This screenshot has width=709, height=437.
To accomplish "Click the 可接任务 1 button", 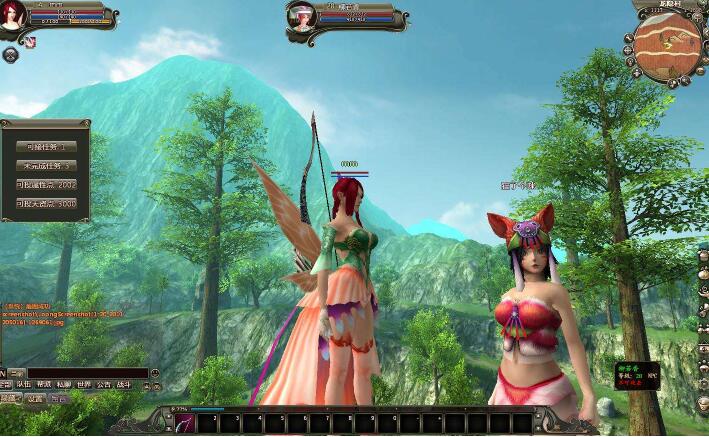I will [x=46, y=146].
